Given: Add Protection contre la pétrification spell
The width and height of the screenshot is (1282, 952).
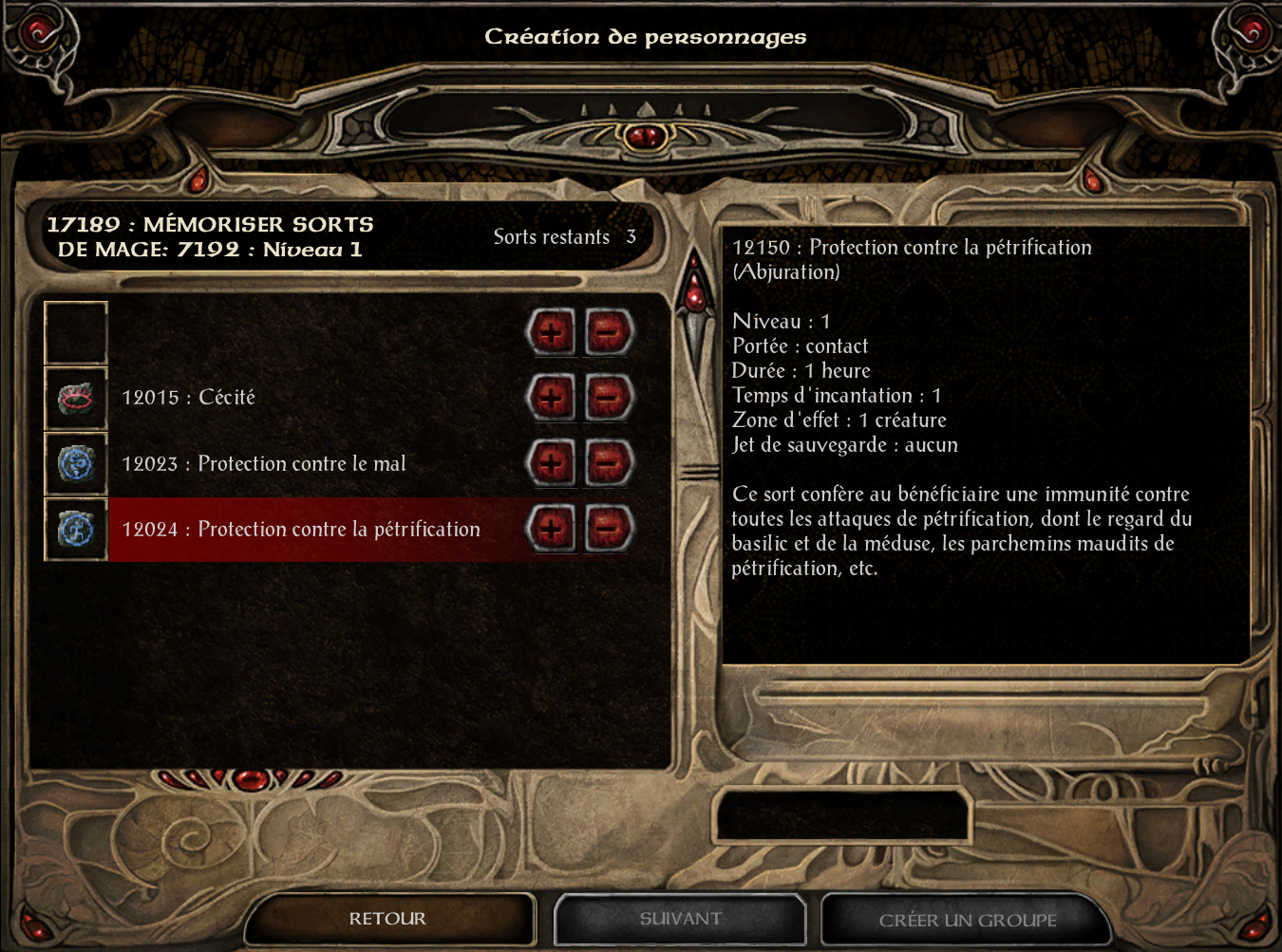Looking at the screenshot, I should click(551, 529).
